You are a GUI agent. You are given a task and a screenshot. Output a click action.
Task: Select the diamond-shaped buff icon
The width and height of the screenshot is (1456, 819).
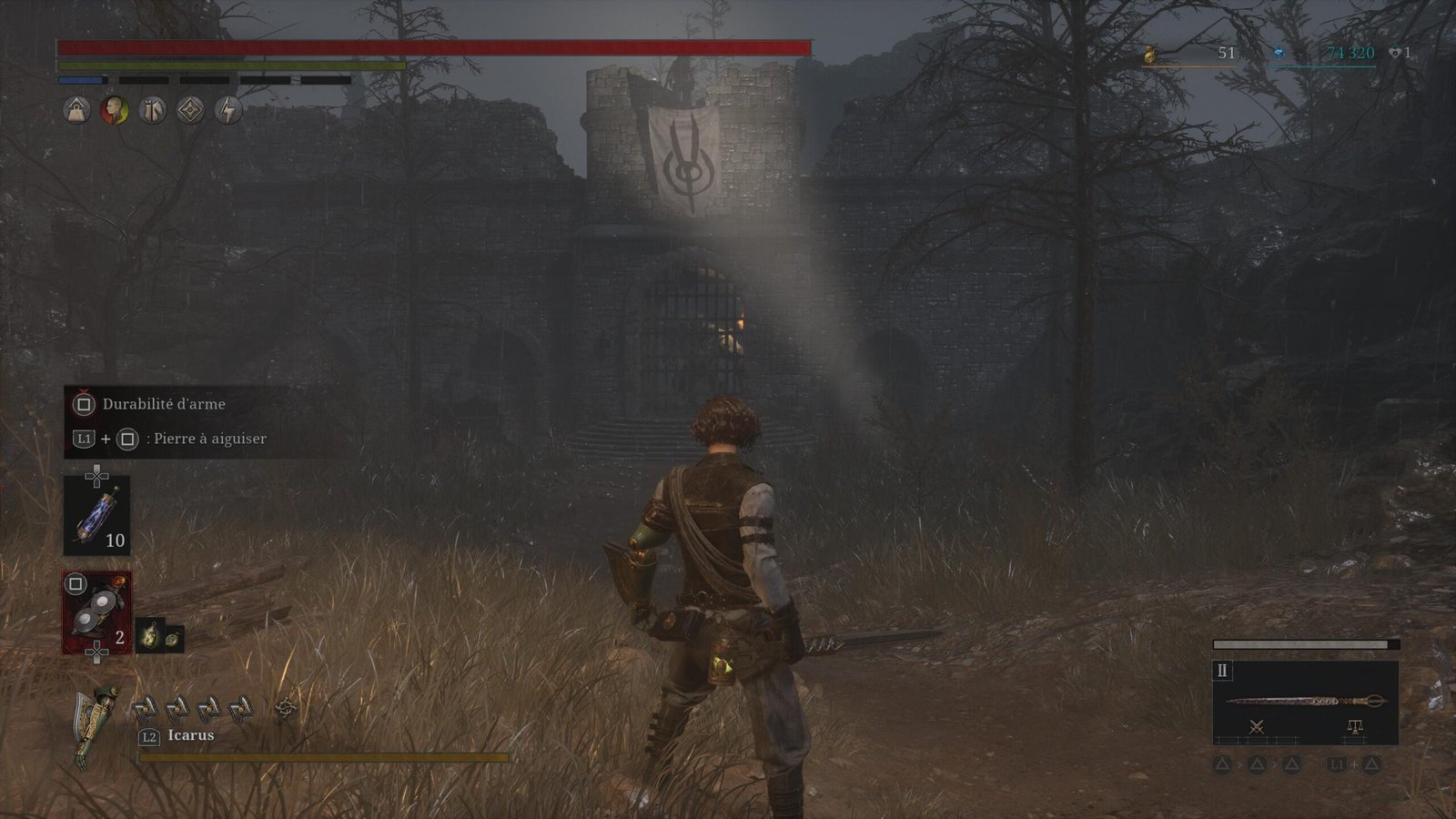point(190,111)
